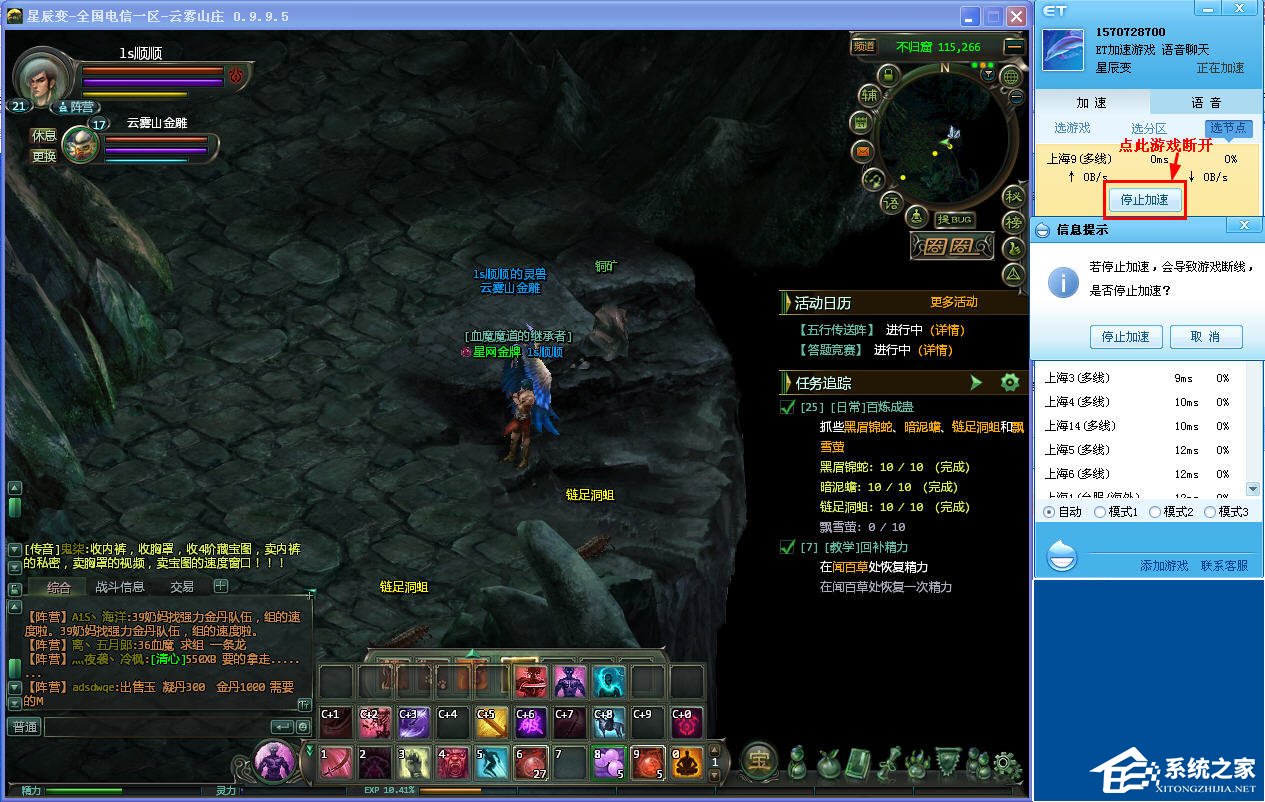
Task: Click the 提BUG report button
Action: click(x=954, y=219)
